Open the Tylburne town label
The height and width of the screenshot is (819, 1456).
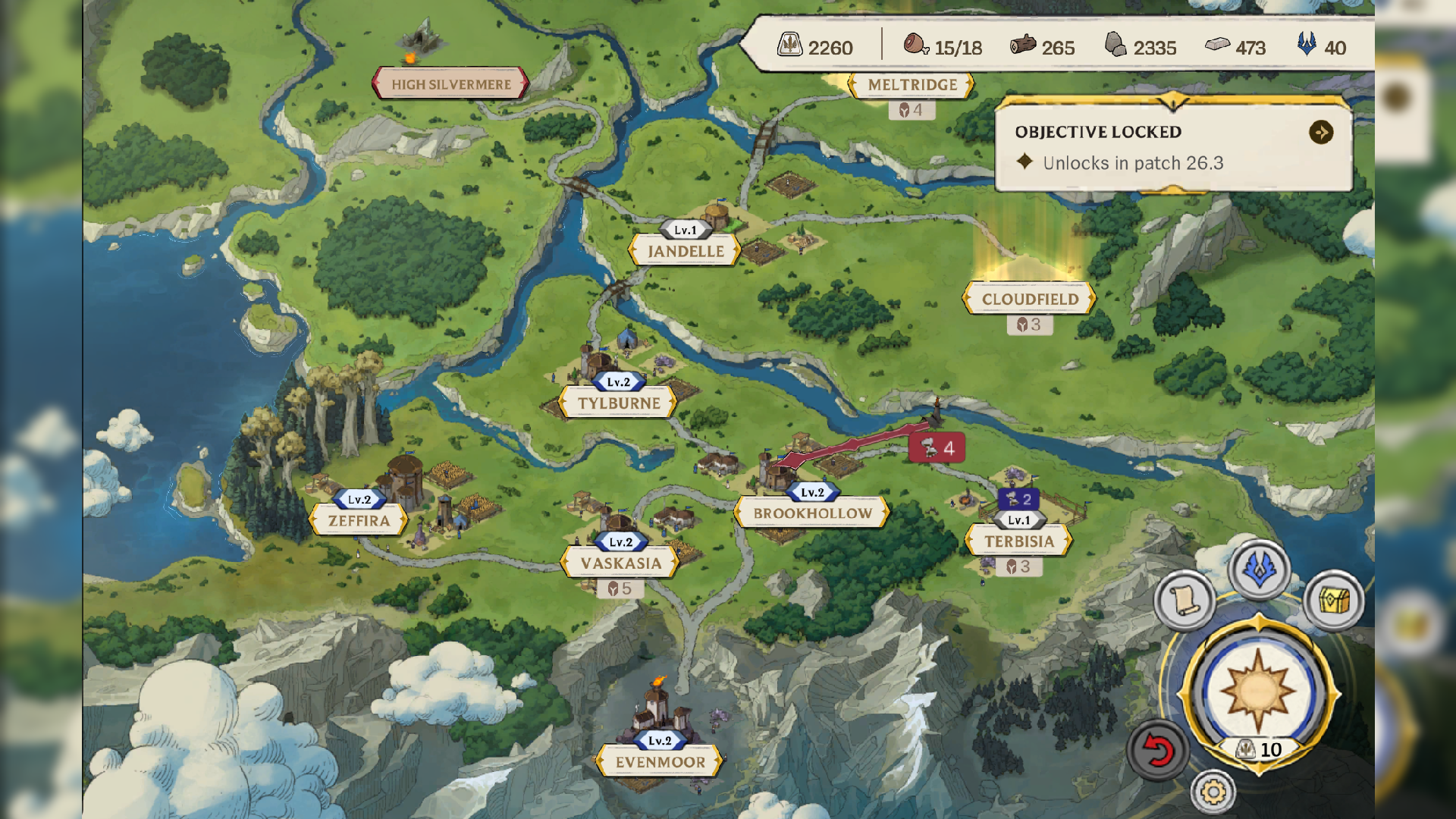click(x=619, y=403)
